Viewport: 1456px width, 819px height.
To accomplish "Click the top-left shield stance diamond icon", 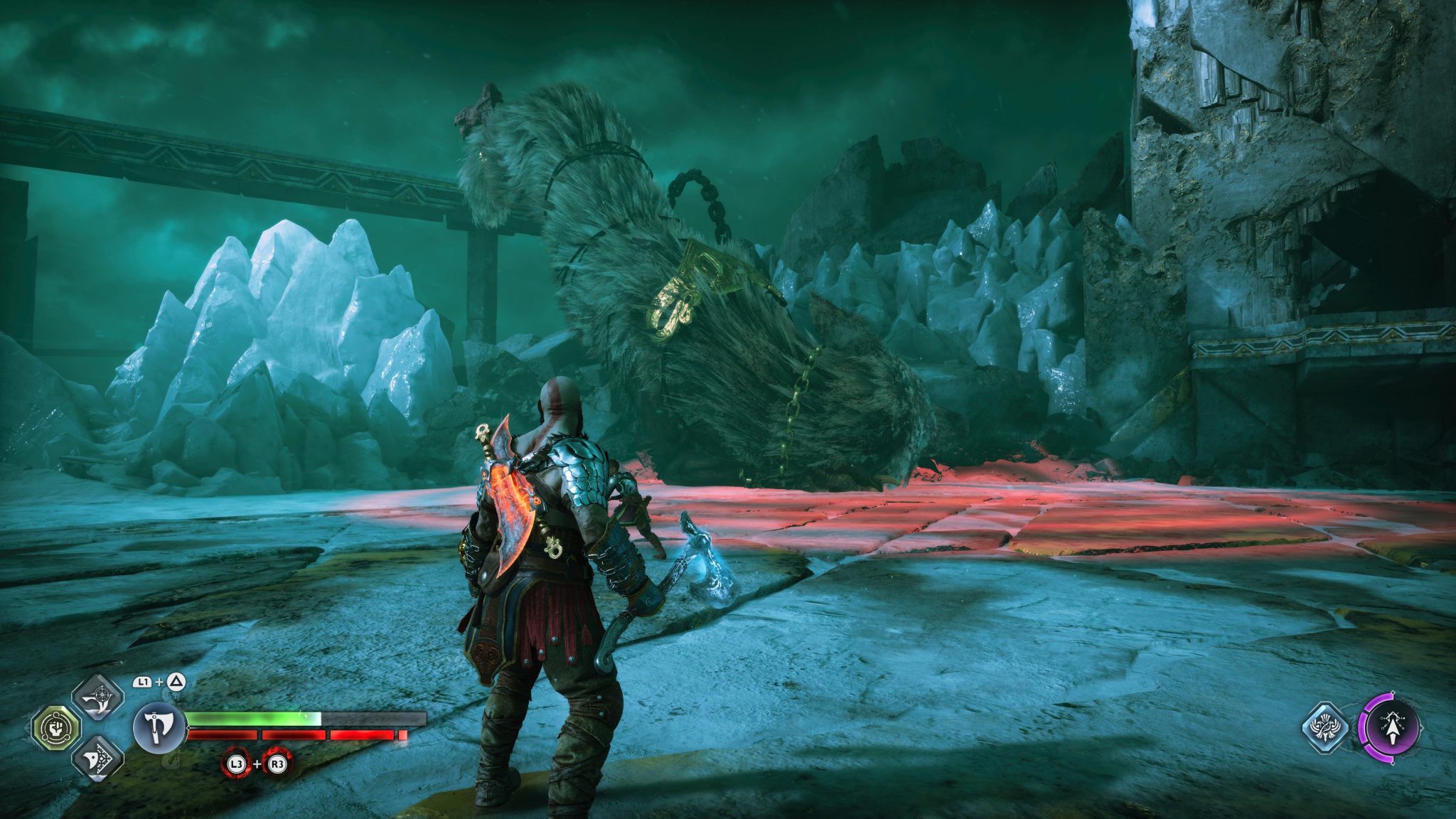I will pos(100,697).
